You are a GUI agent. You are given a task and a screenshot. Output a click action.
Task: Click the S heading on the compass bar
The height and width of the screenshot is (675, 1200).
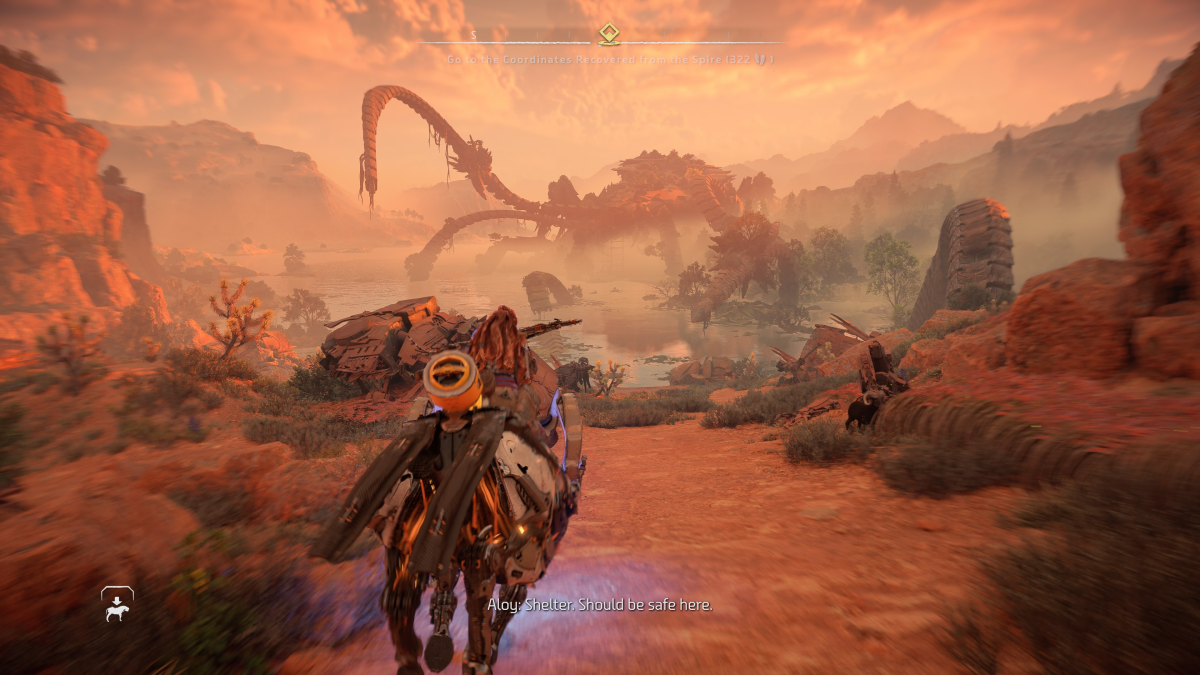pyautogui.click(x=474, y=35)
